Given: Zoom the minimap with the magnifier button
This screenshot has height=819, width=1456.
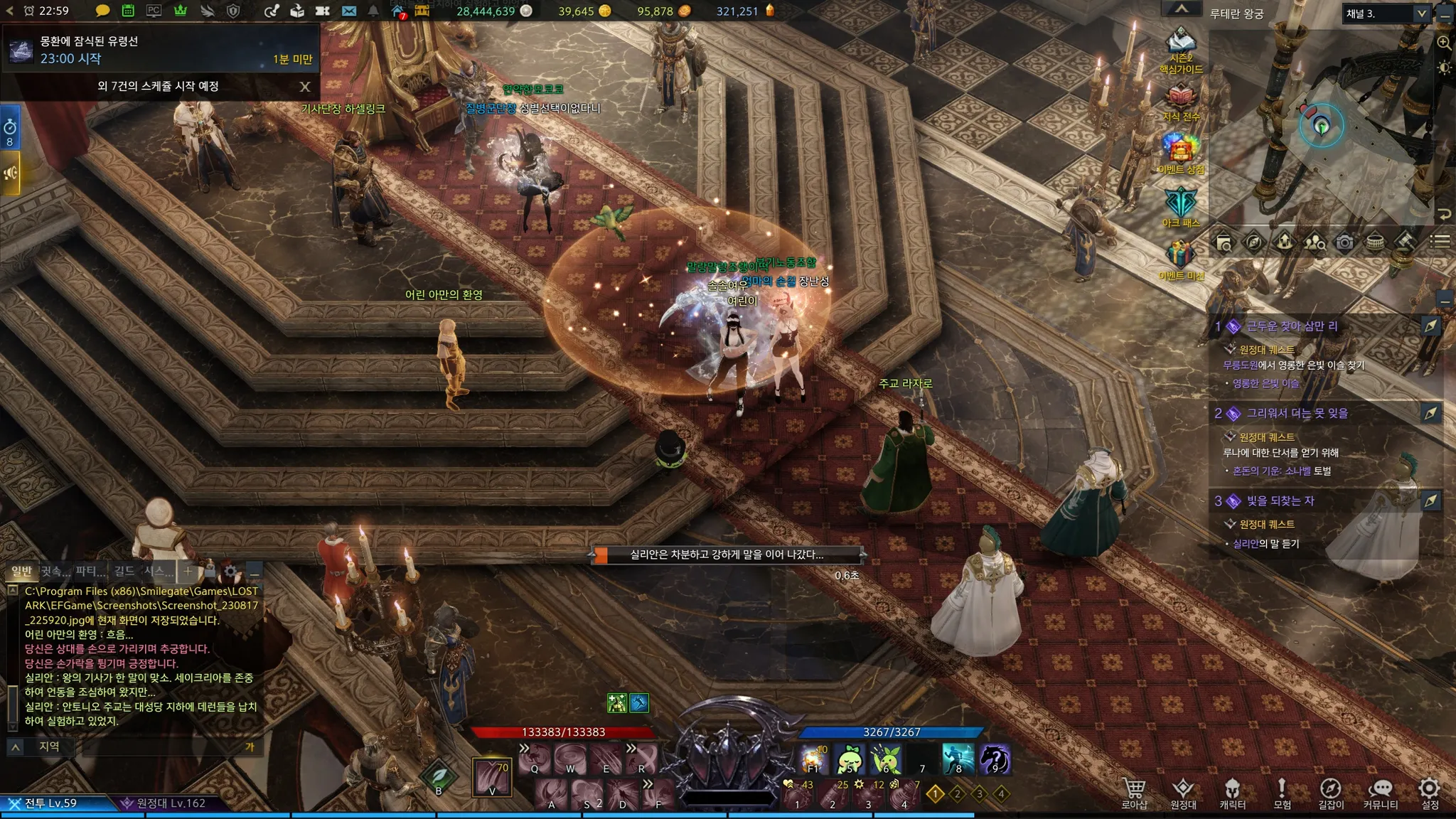Looking at the screenshot, I should (1444, 43).
